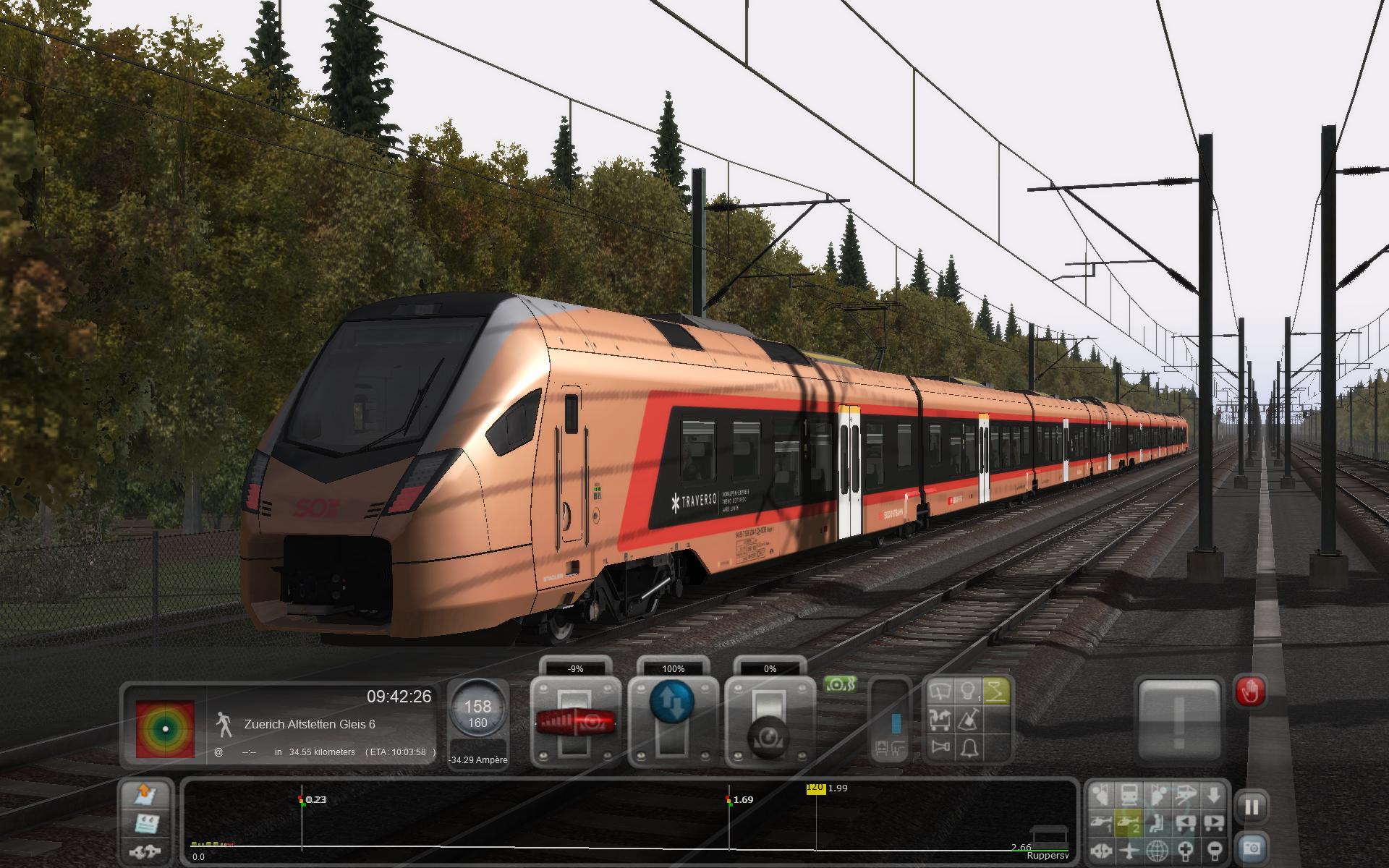Switch to the cab seat camera view
This screenshot has width=1389, height=868.
point(1157,822)
